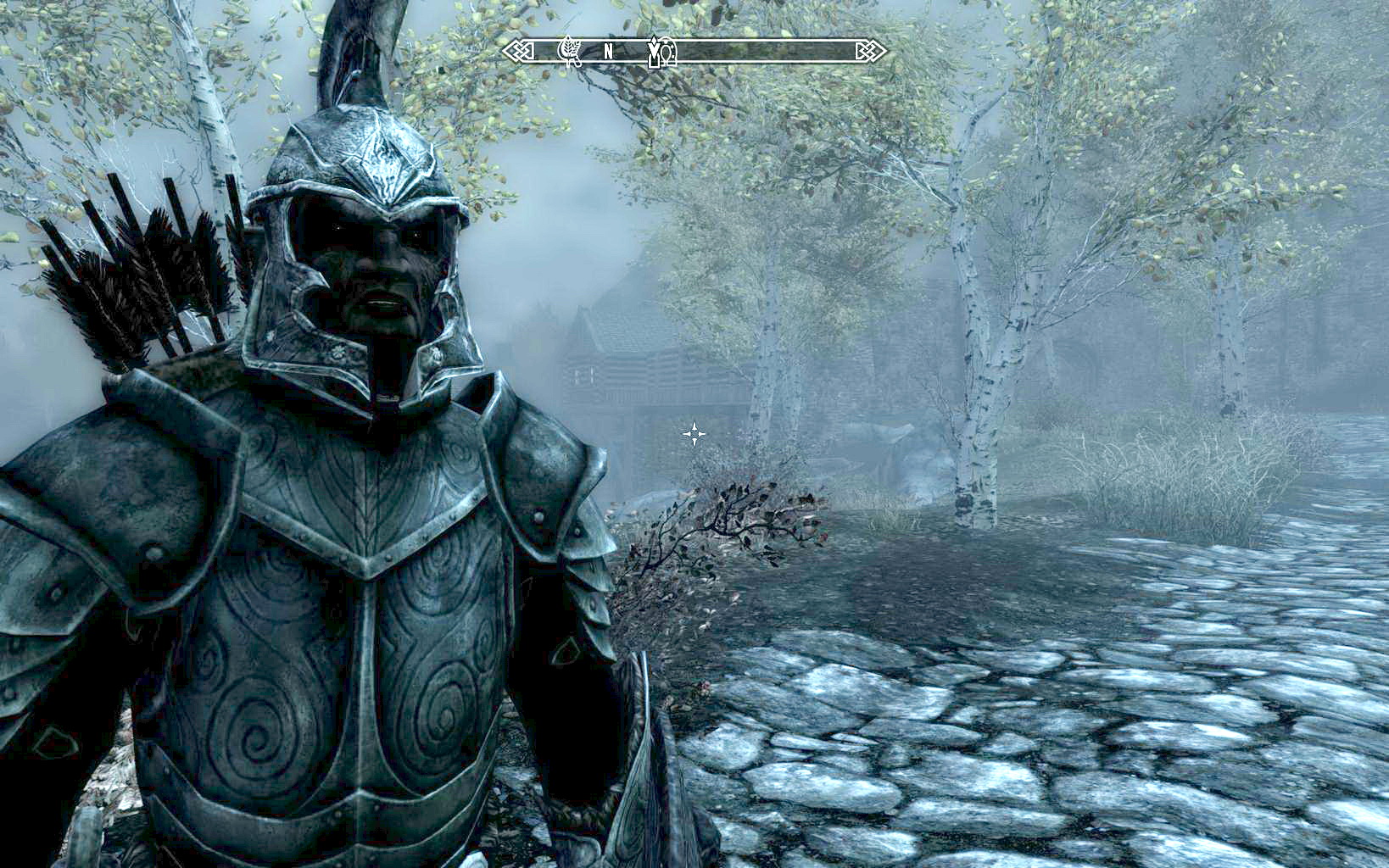Screen dimensions: 1389x868
Task: Click the left decorative end of the compass
Action: point(519,52)
